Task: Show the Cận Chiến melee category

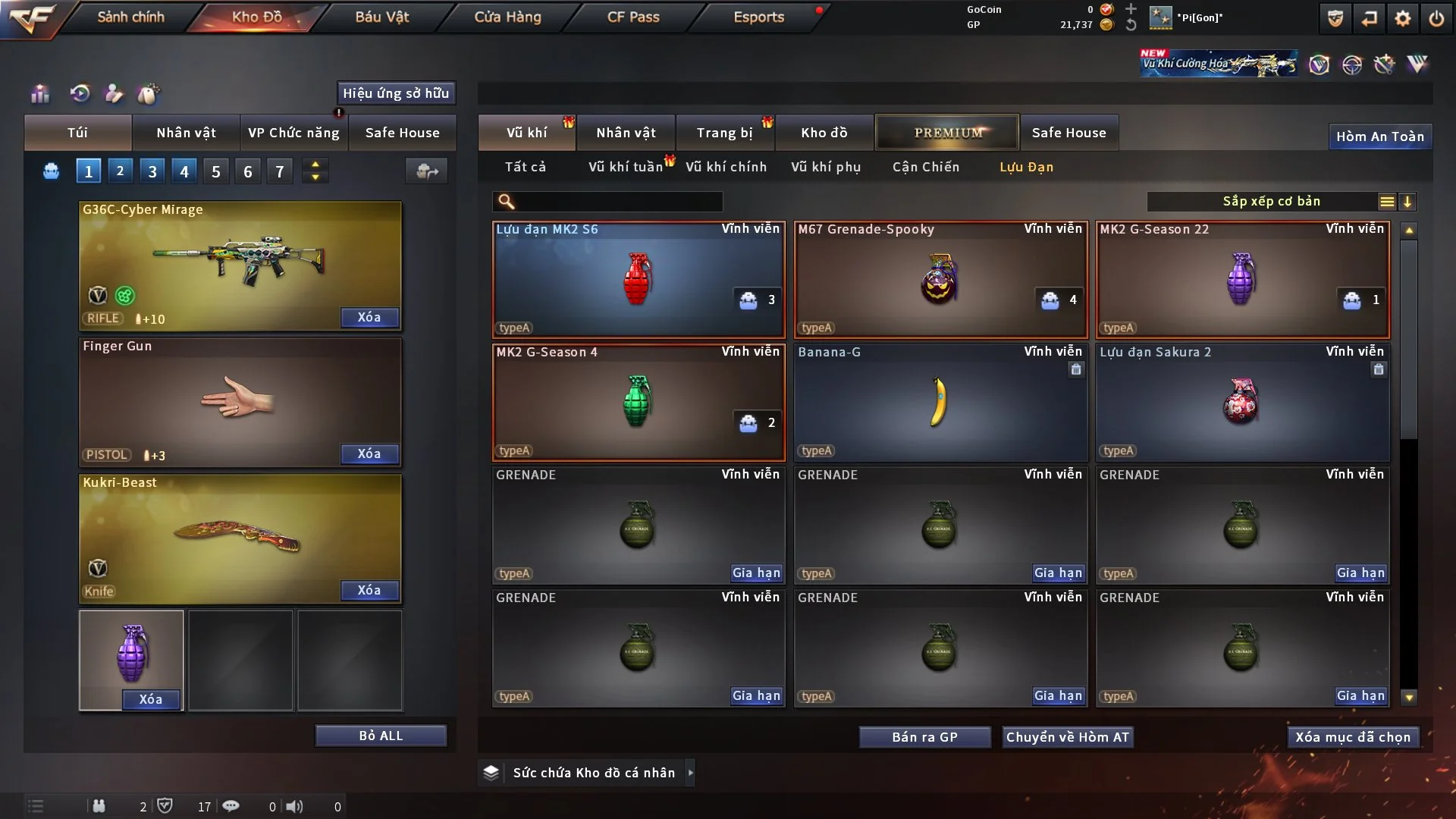Action: pyautogui.click(x=925, y=167)
